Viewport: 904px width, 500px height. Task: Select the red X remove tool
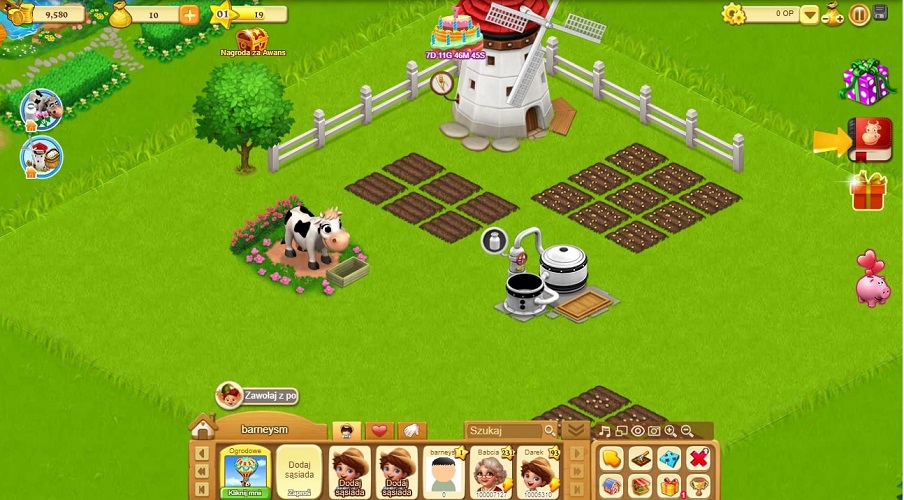point(699,458)
